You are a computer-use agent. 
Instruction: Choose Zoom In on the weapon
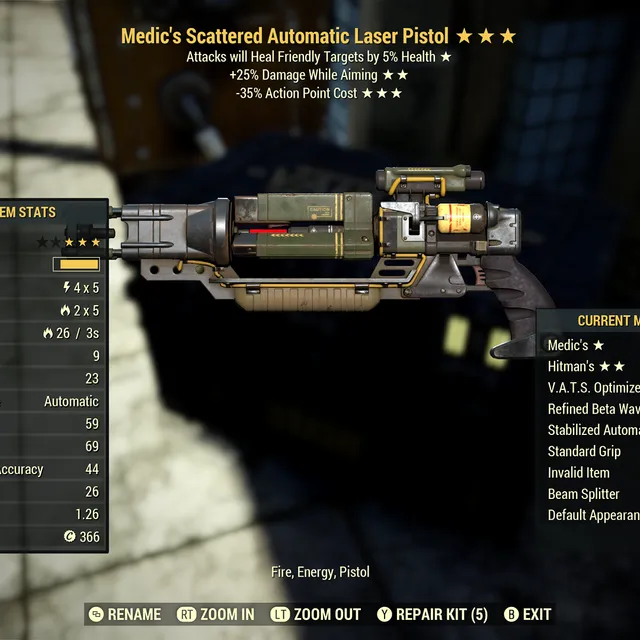click(216, 614)
